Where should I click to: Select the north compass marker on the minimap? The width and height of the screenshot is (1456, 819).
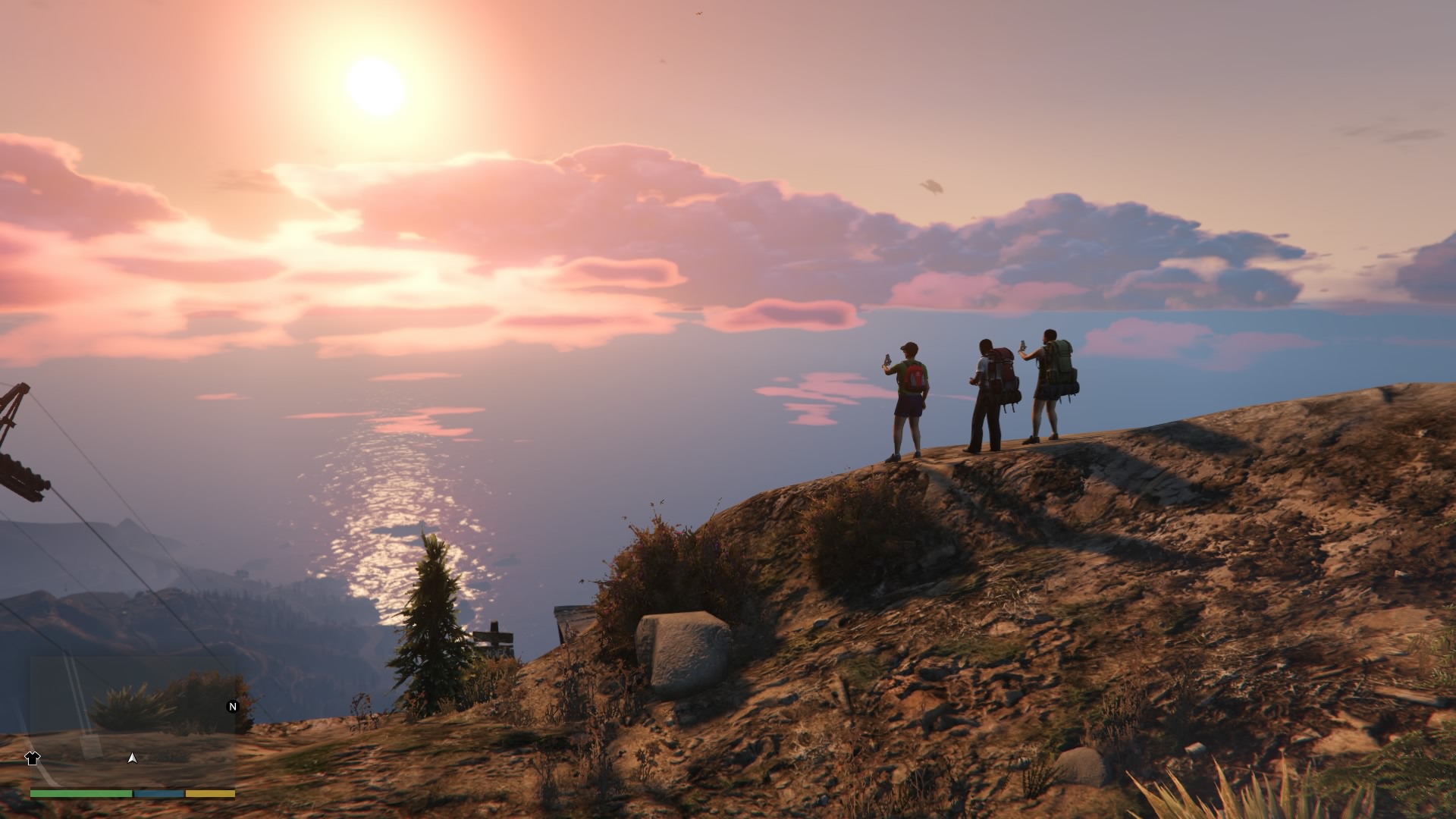233,707
